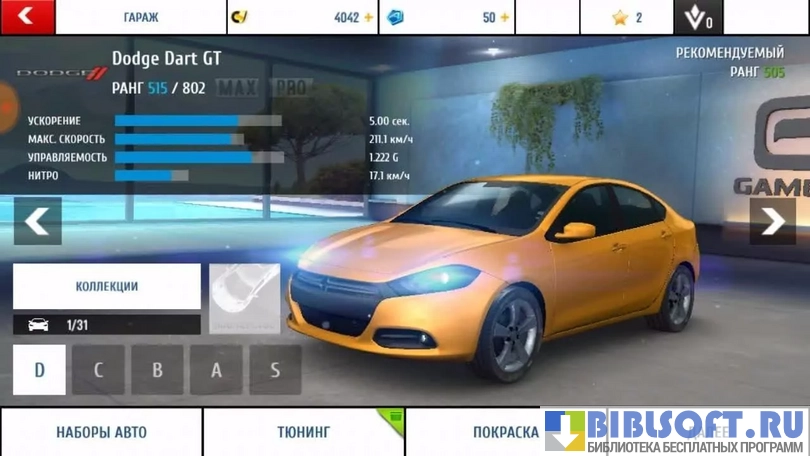Buy more blue tokens
The image size is (810, 456).
tap(504, 18)
